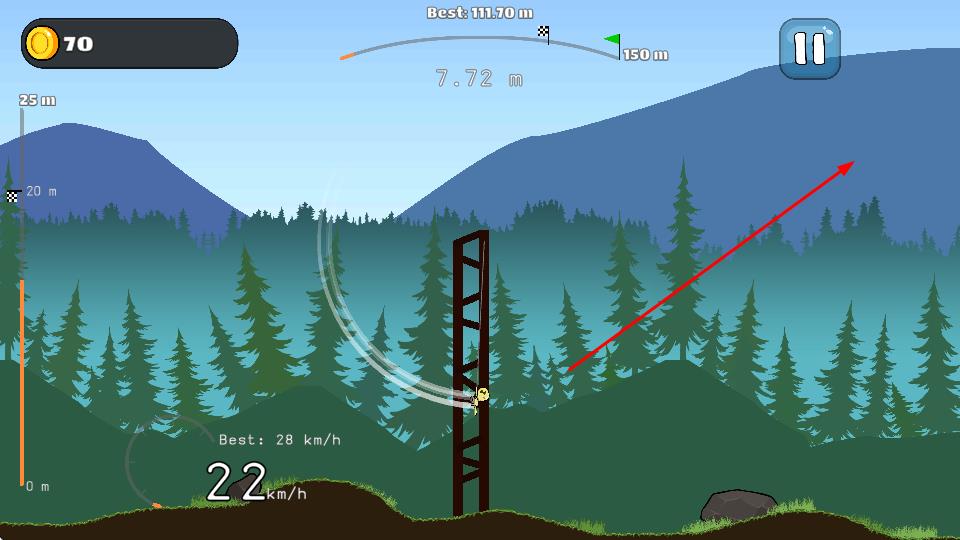Pause the game with the blue button
This screenshot has height=540, width=960.
809,48
